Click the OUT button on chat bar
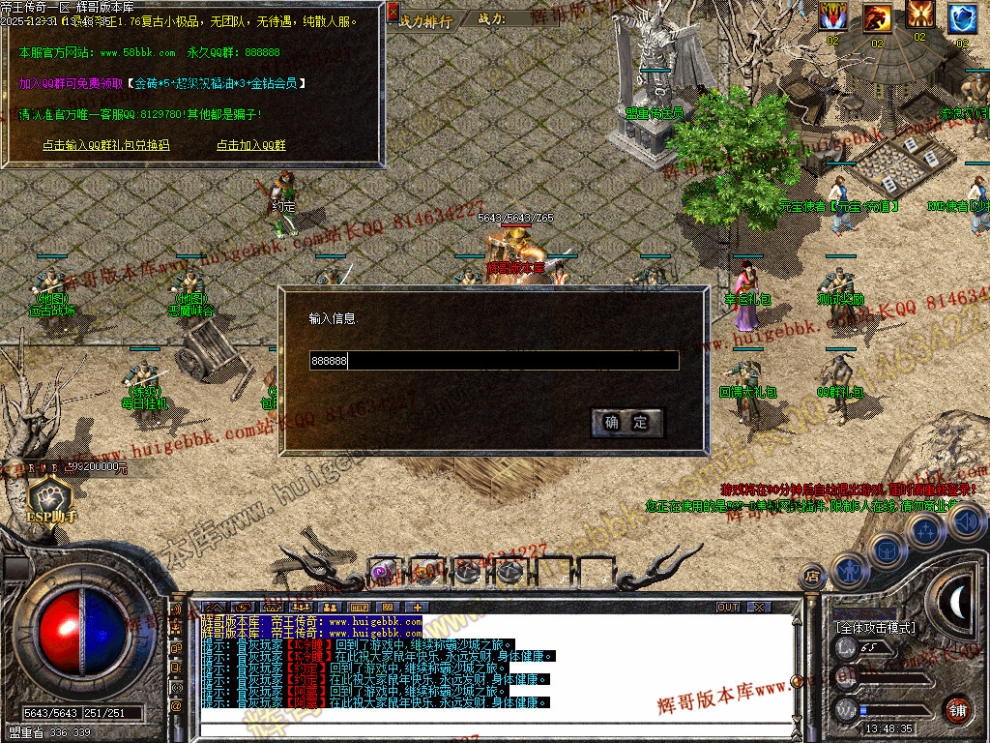 pos(728,607)
